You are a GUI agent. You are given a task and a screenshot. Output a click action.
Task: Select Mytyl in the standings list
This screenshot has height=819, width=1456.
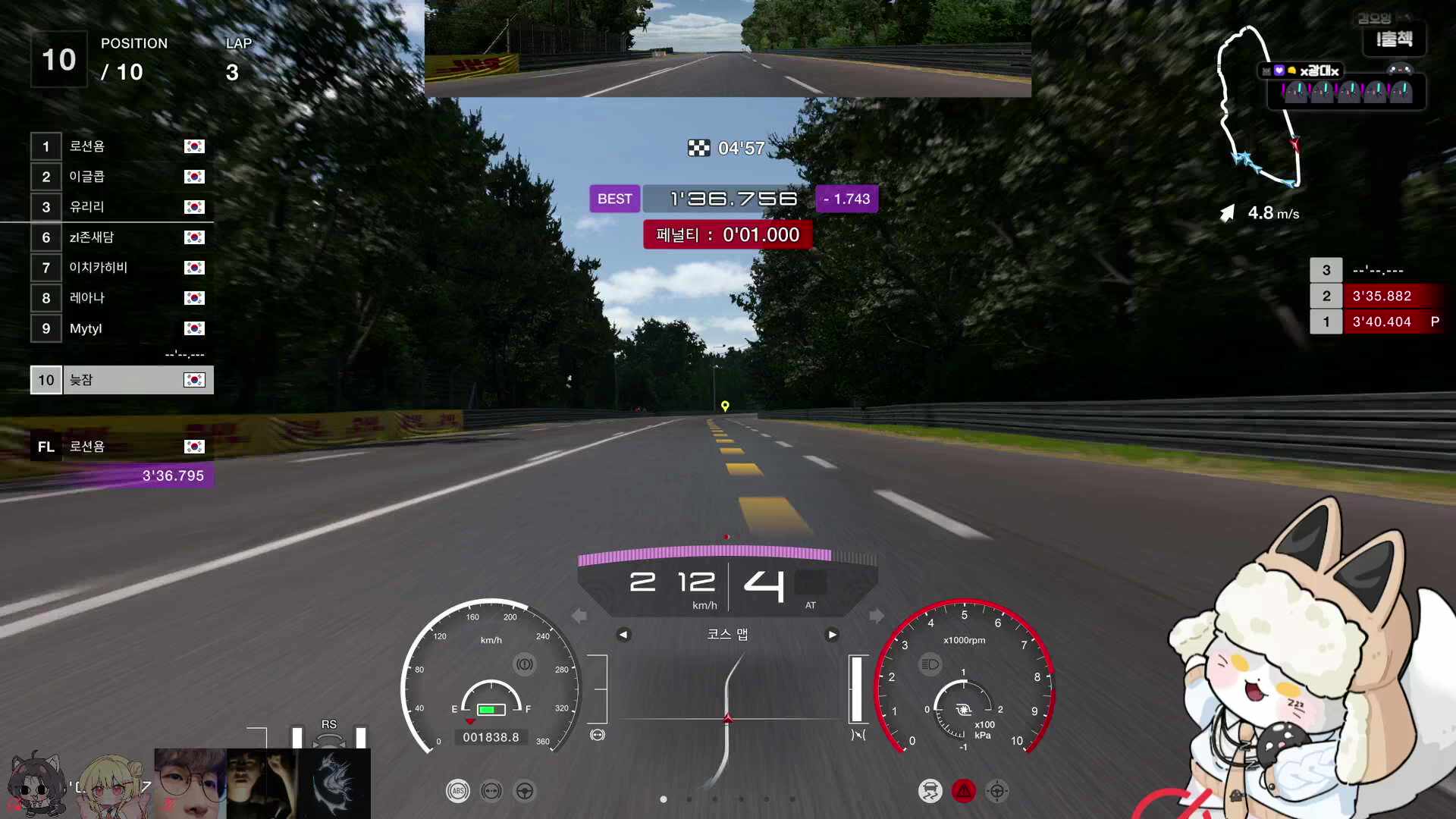coord(121,328)
